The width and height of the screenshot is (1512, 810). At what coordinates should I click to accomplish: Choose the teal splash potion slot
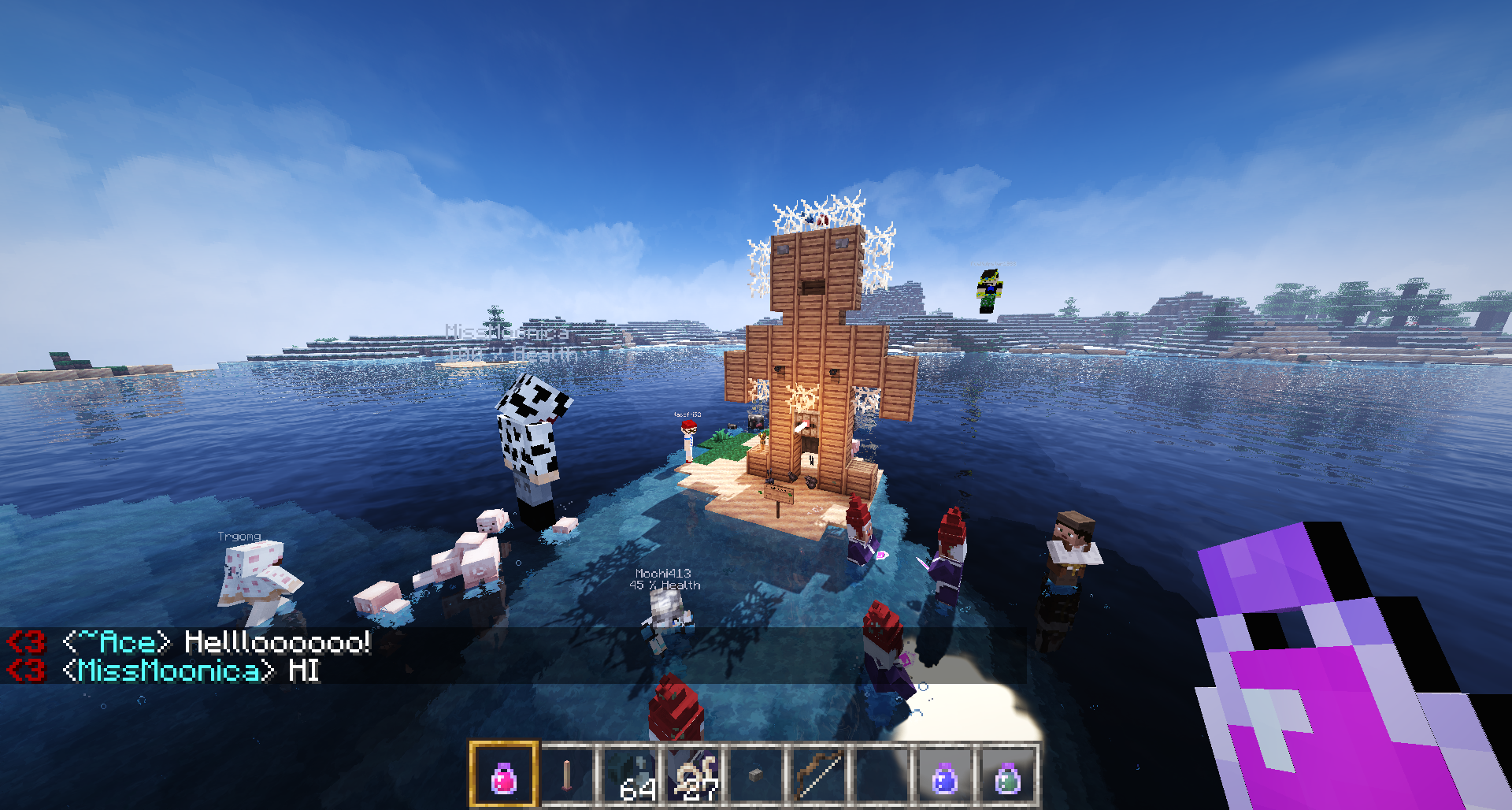(1007, 776)
